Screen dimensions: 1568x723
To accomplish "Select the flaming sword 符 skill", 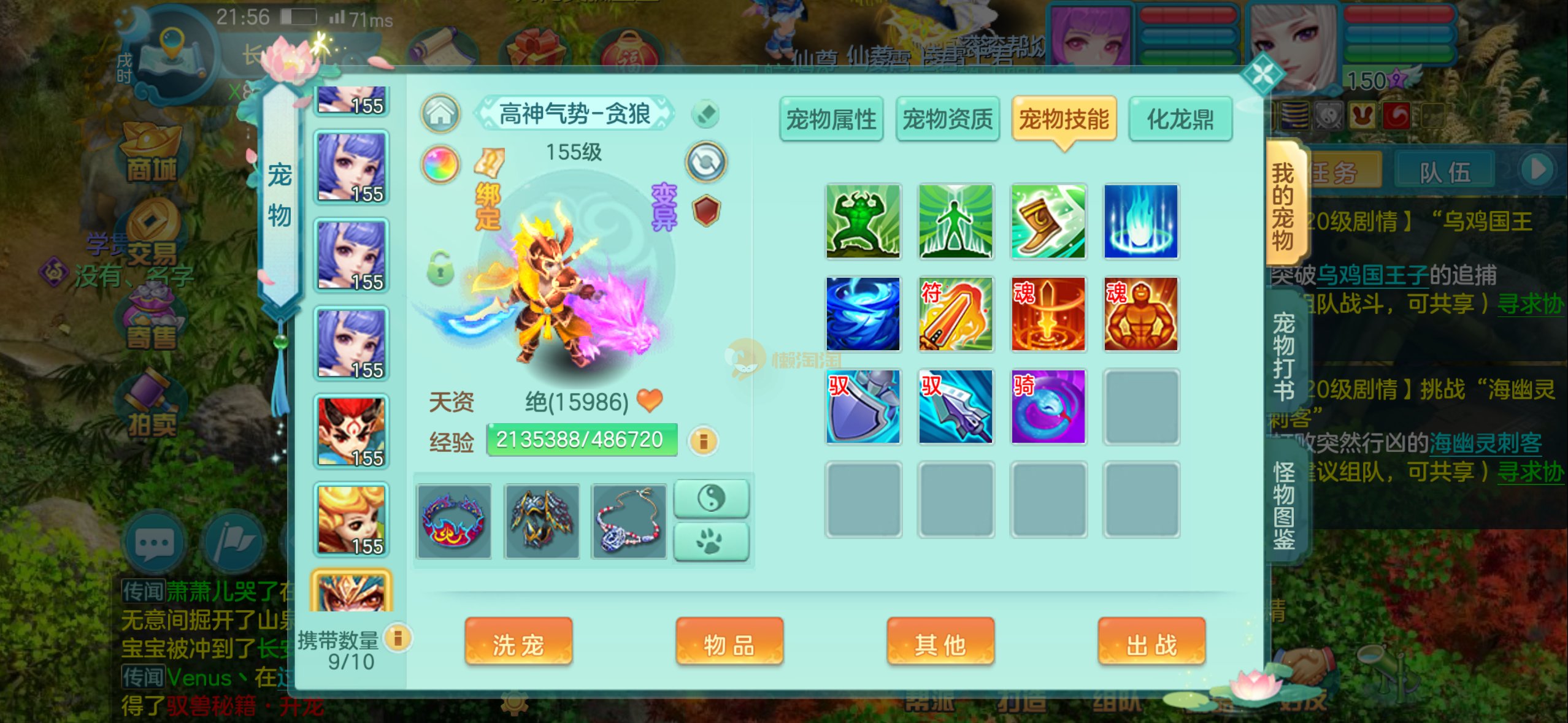I will tap(955, 314).
